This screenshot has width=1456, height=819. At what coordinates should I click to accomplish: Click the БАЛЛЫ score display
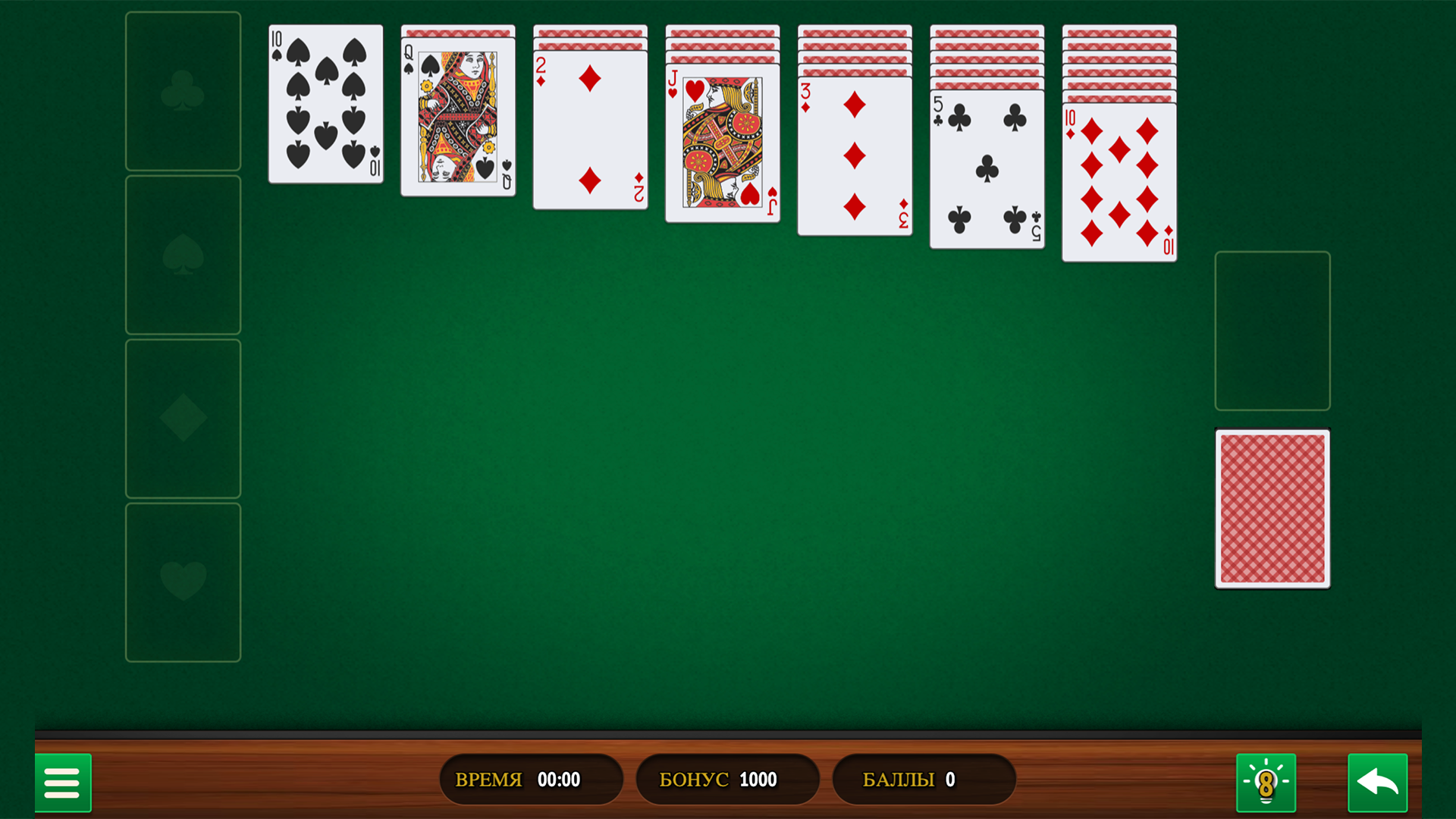point(923,779)
